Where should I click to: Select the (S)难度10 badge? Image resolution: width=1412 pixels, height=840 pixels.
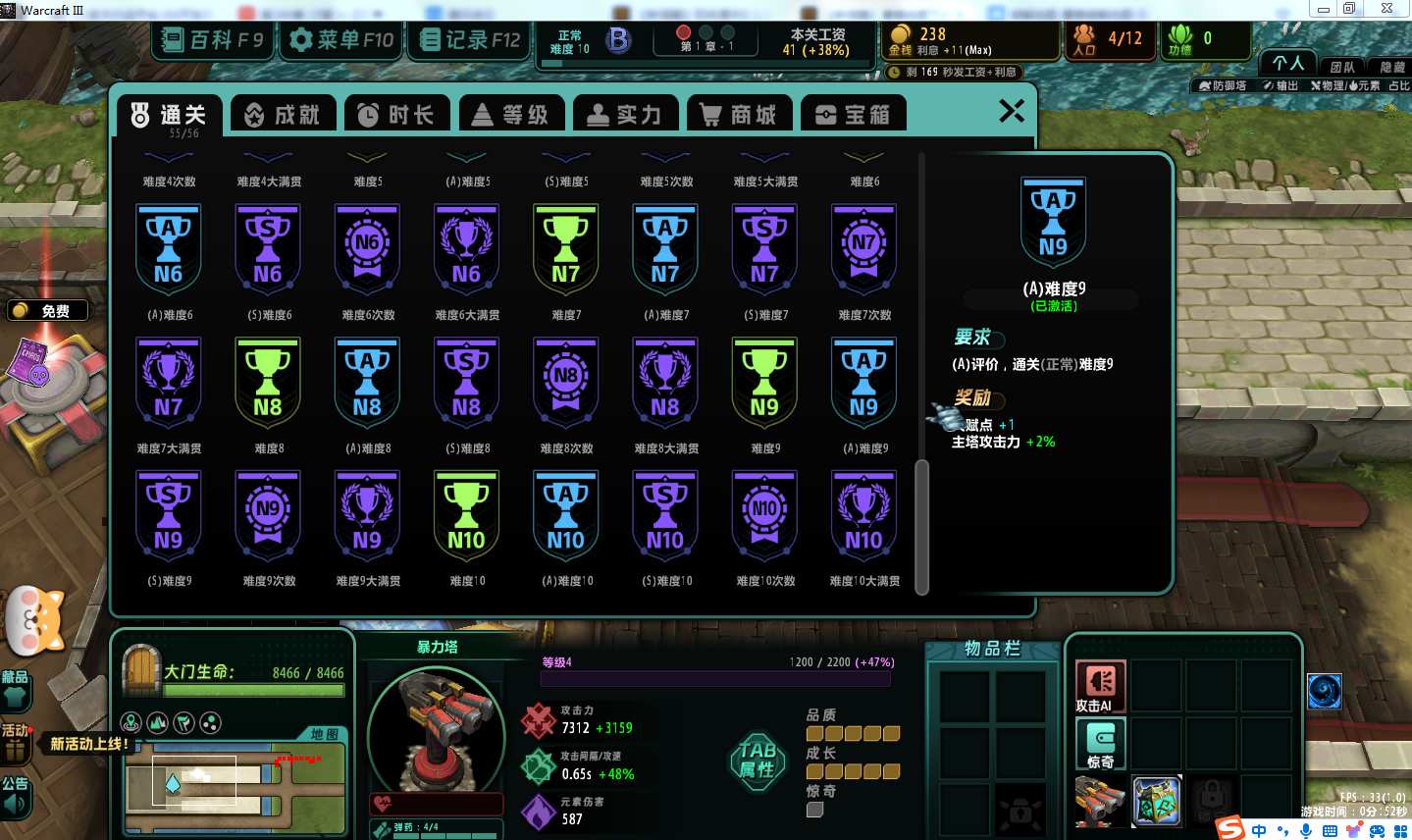click(665, 516)
